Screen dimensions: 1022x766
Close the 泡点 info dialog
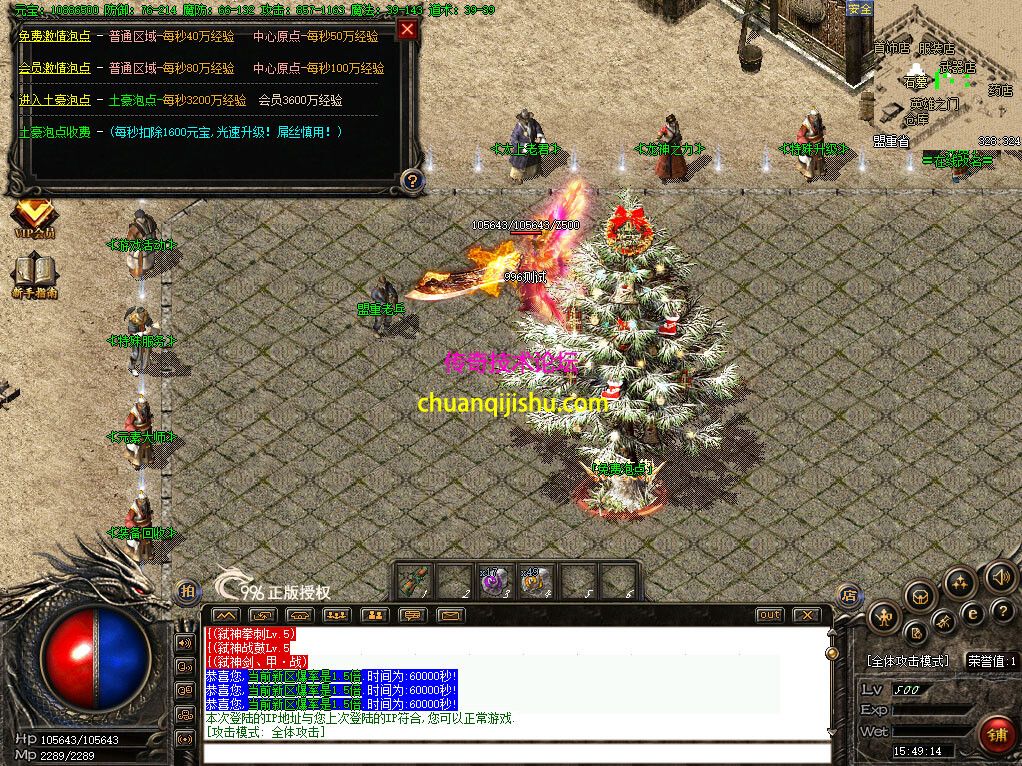click(406, 29)
